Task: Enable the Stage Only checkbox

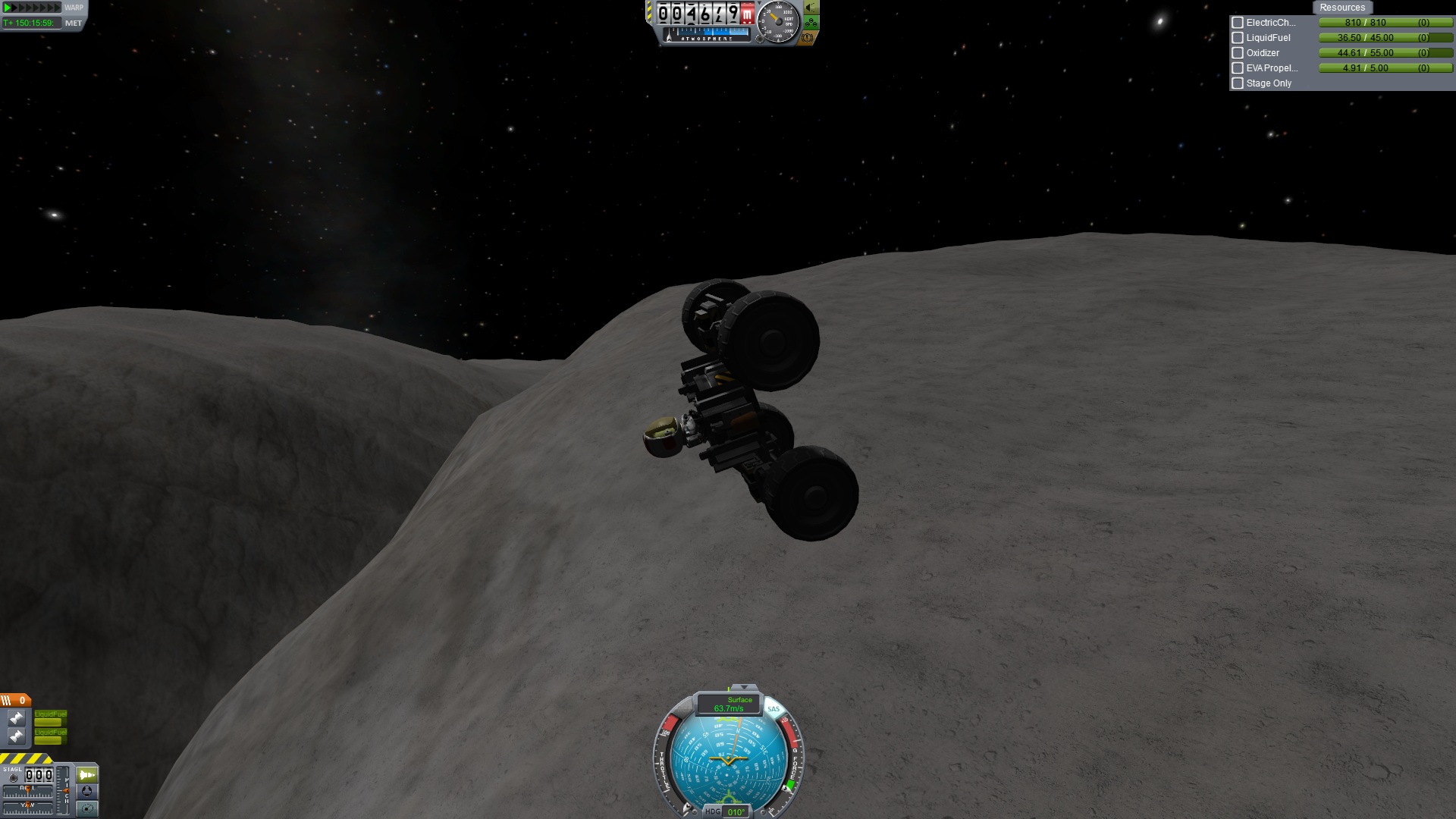Action: (x=1238, y=83)
